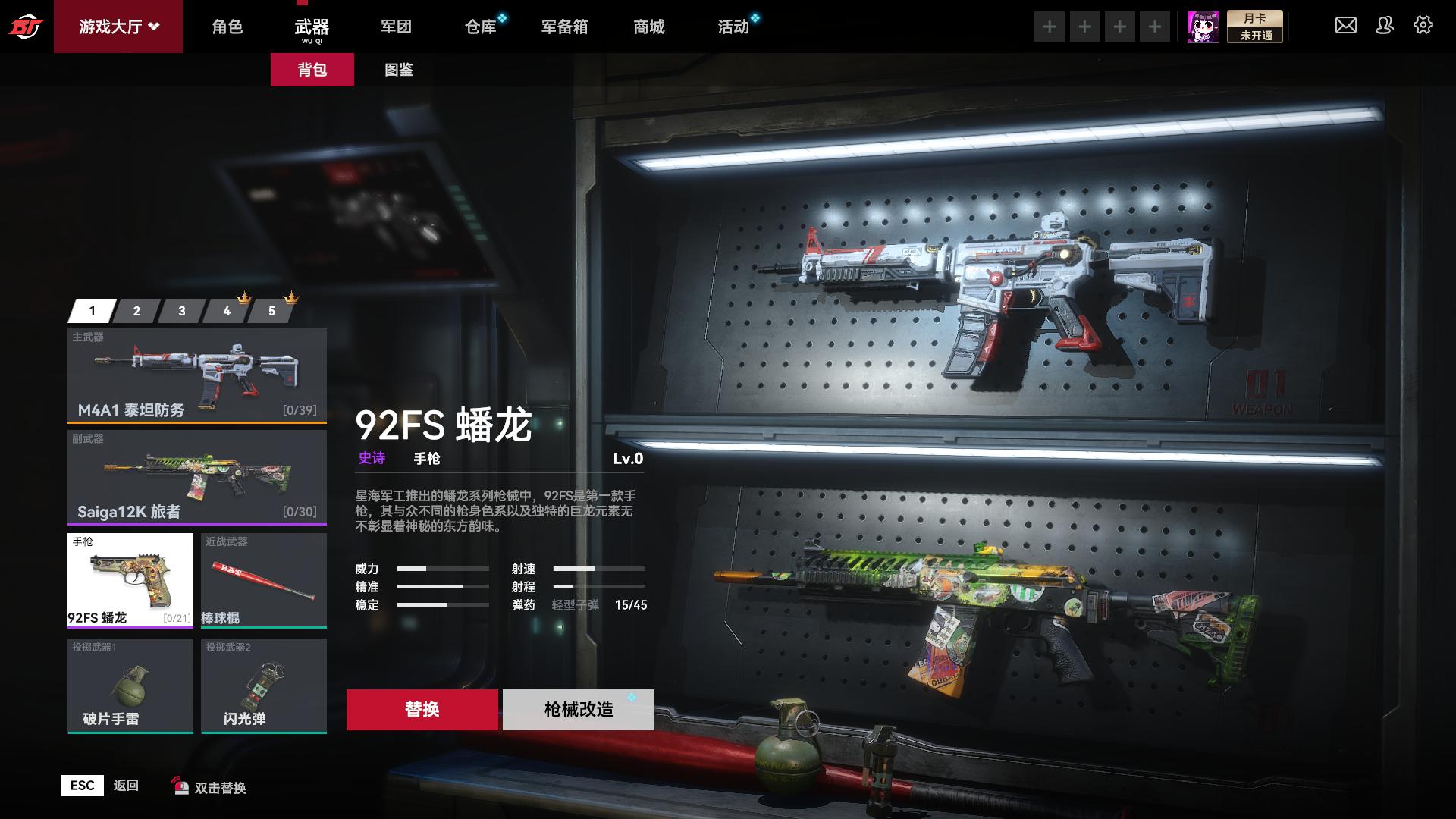1456x819 pixels.
Task: Switch to the 图鉴 tab
Action: [x=400, y=69]
